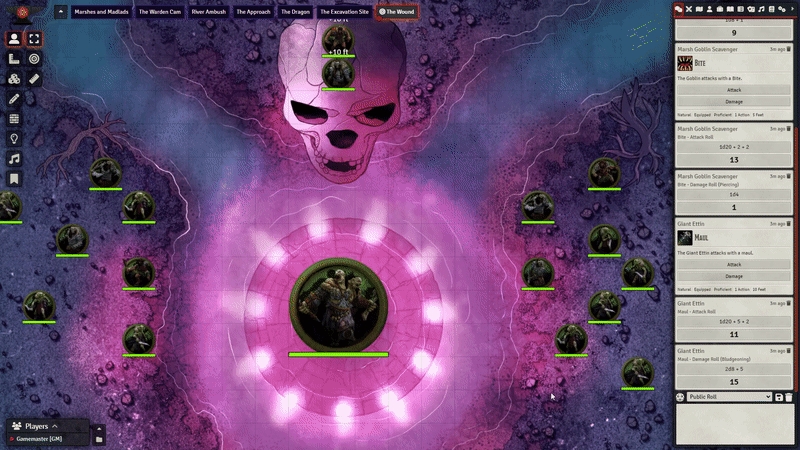Open the Public Roll mode dropdown
Image resolution: width=800 pixels, height=450 pixels.
728,397
